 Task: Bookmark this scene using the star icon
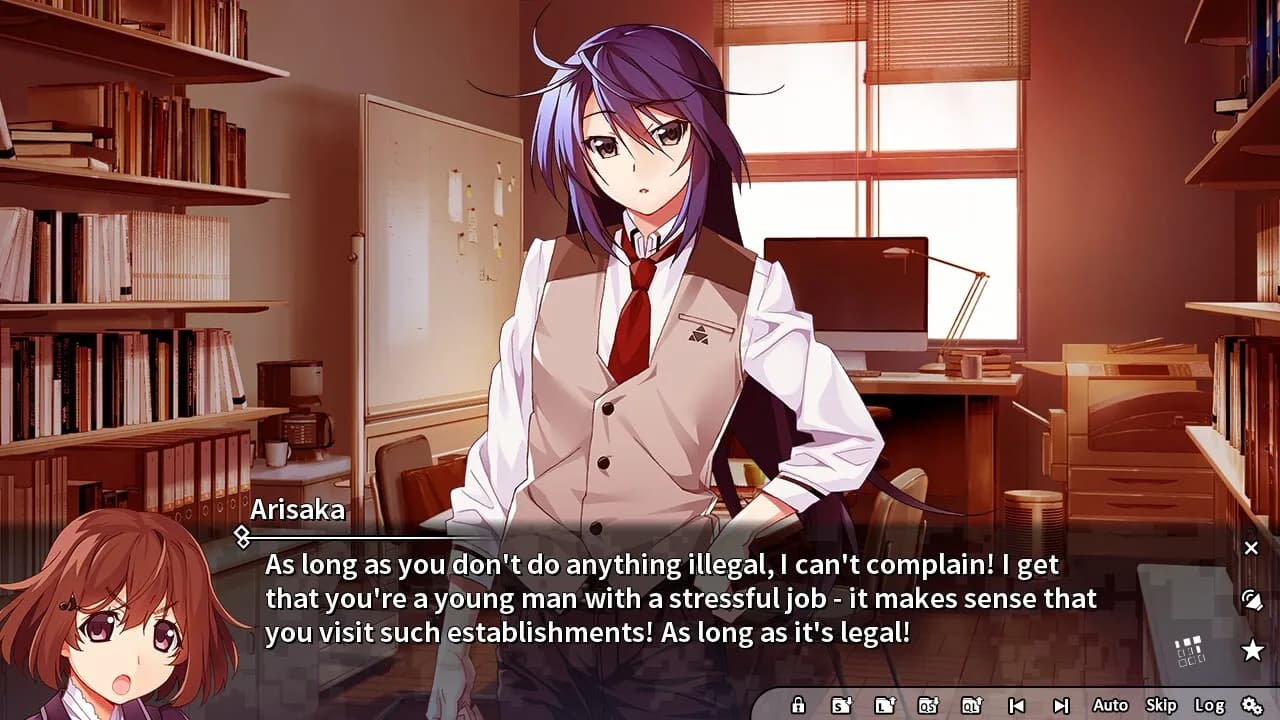click(x=1250, y=649)
